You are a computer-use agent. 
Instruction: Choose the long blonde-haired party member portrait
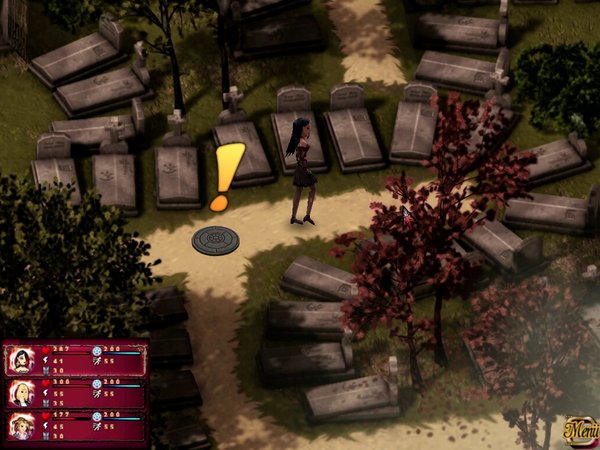coord(21,392)
